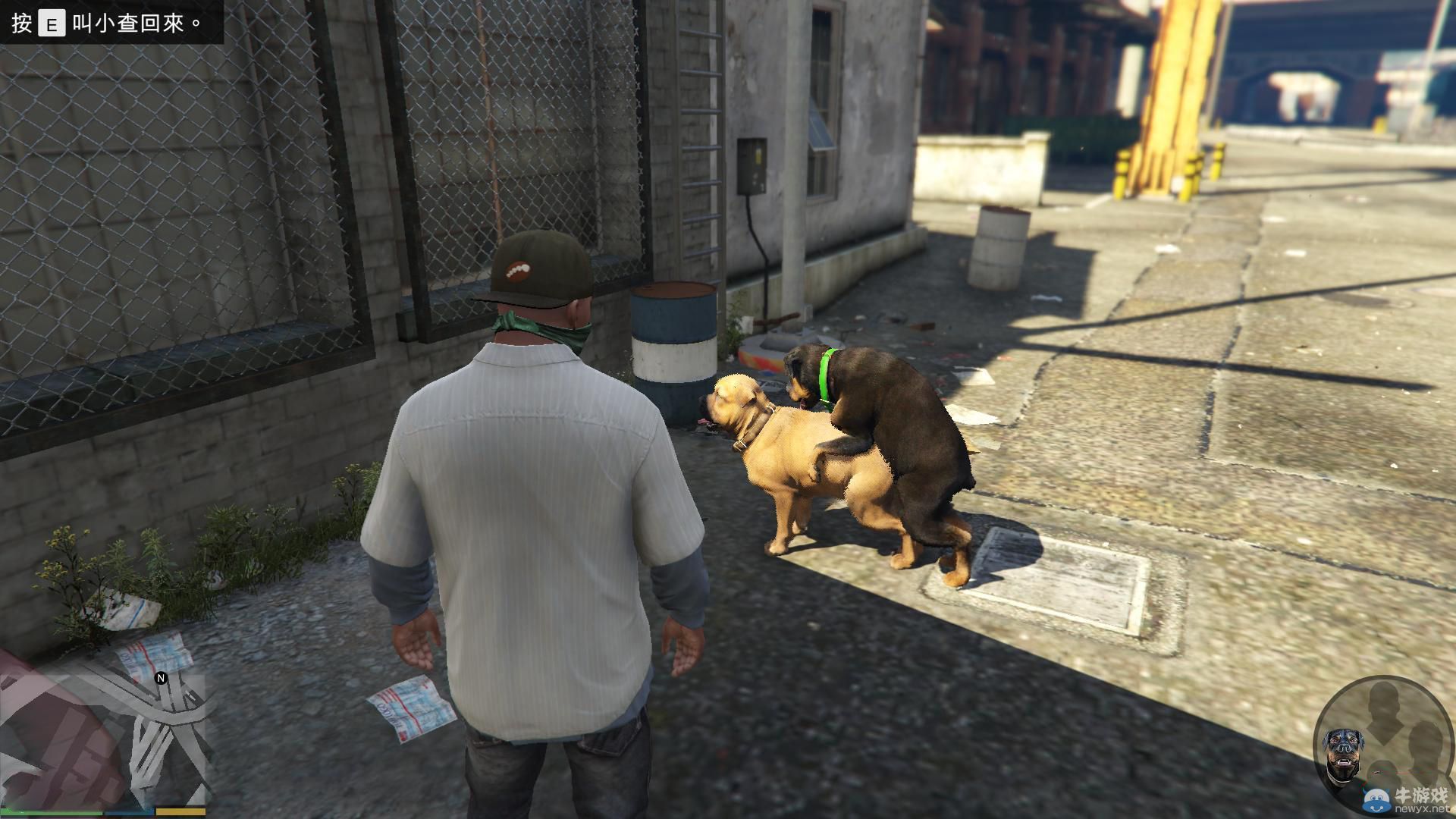Toggle the green health bar segment
1456x819 pixels.
click(x=53, y=811)
